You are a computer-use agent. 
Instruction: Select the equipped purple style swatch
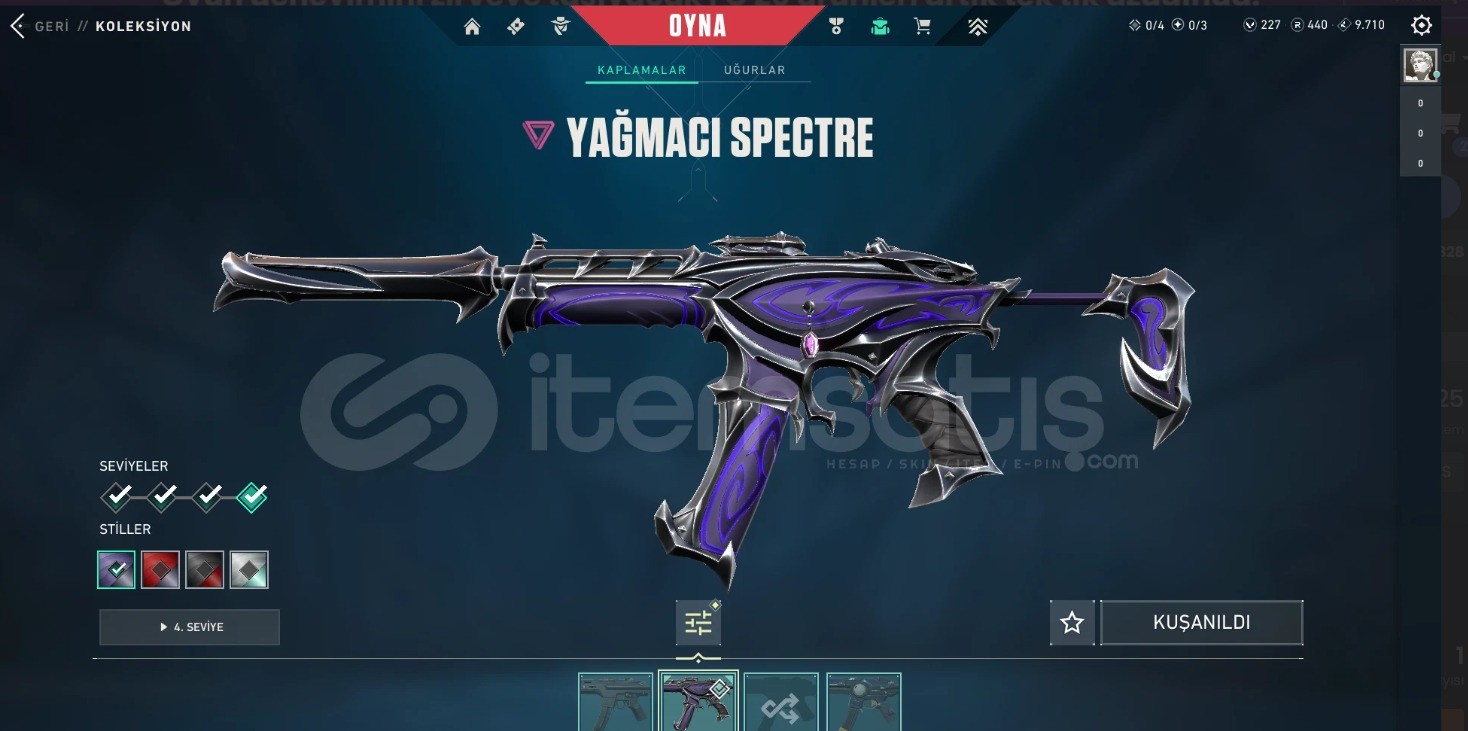[117, 570]
